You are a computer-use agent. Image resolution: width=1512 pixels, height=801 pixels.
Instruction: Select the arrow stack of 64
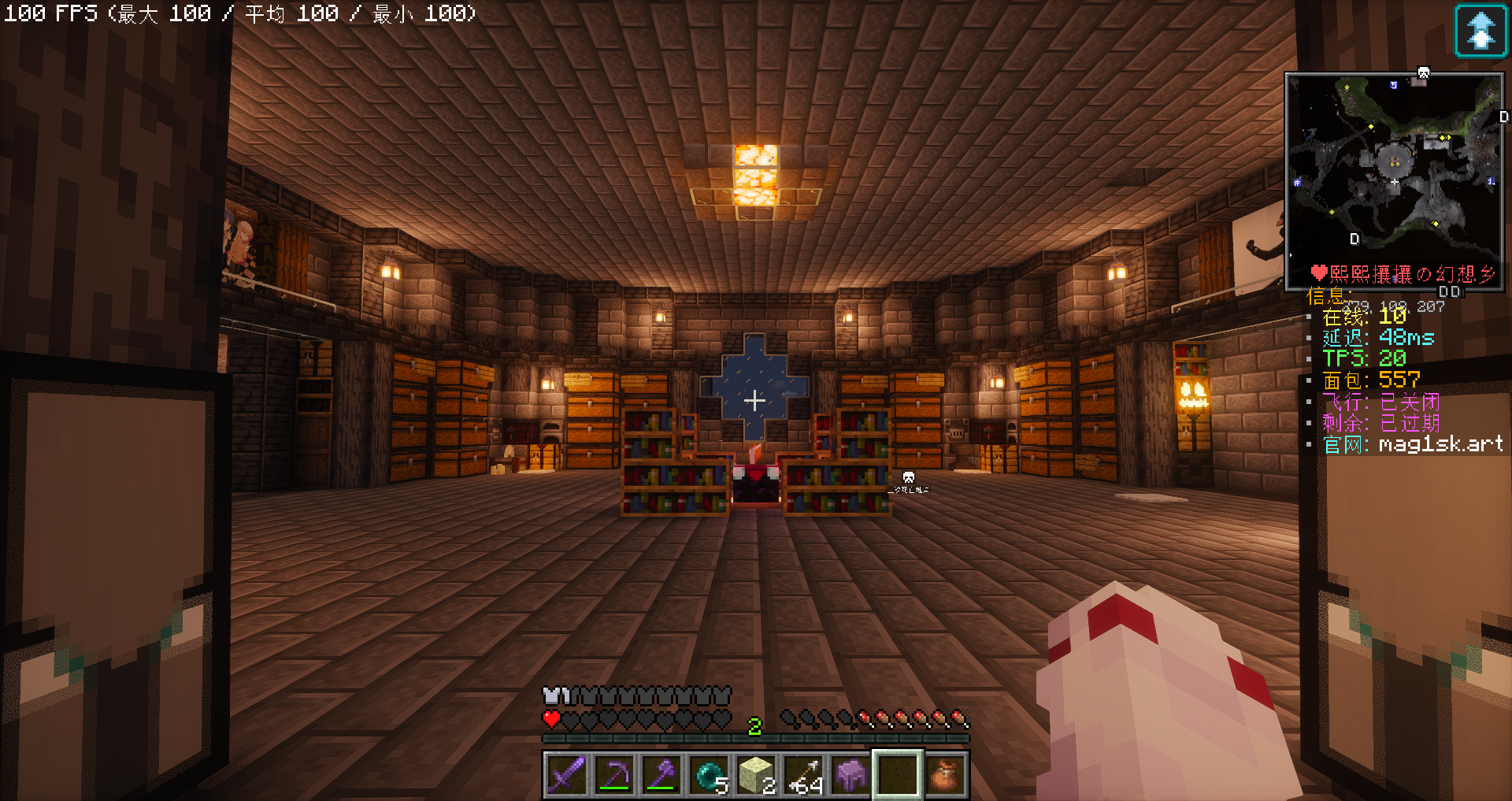803,775
